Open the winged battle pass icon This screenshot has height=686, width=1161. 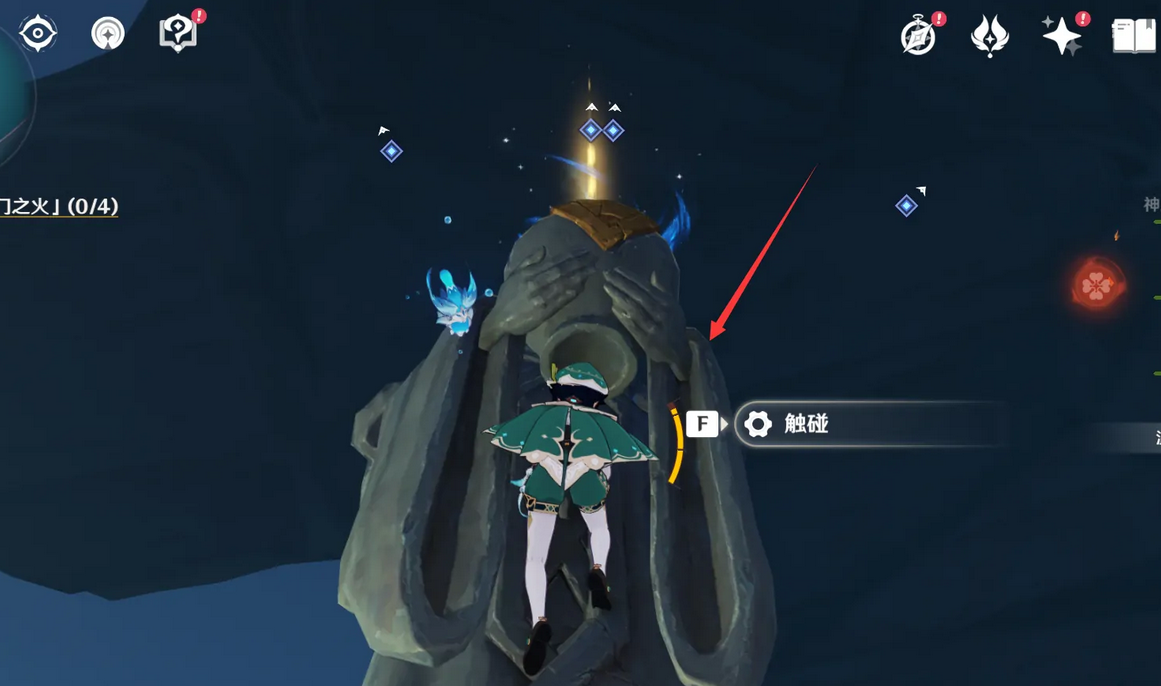coord(990,37)
